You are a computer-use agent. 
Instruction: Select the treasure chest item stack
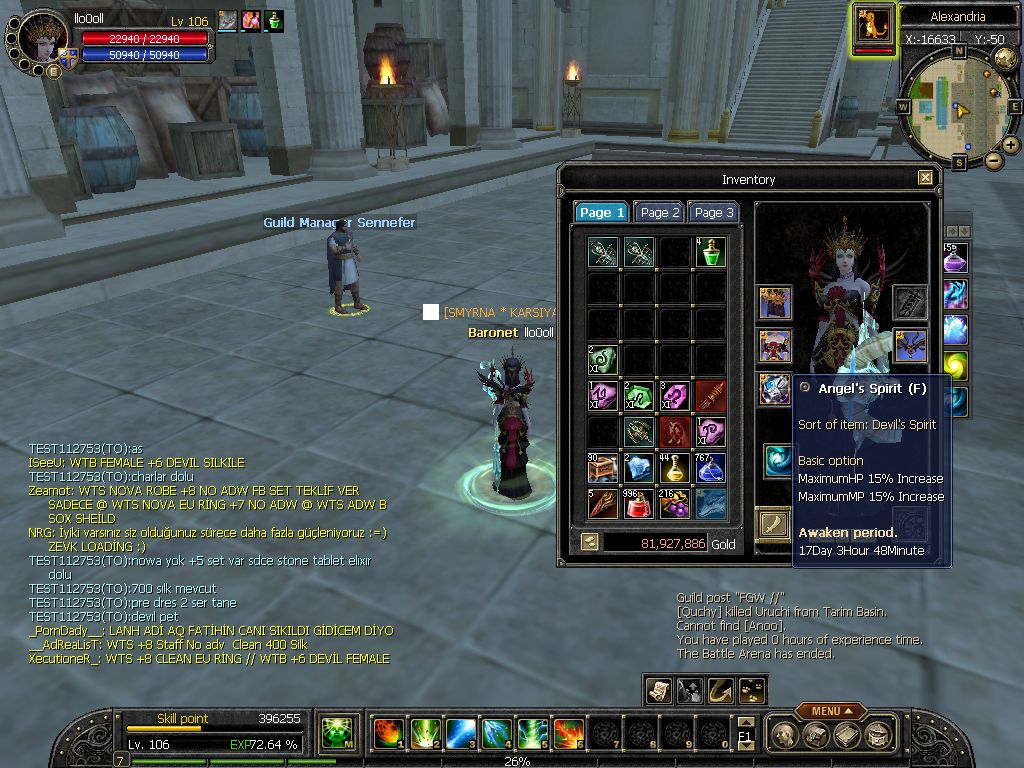602,467
